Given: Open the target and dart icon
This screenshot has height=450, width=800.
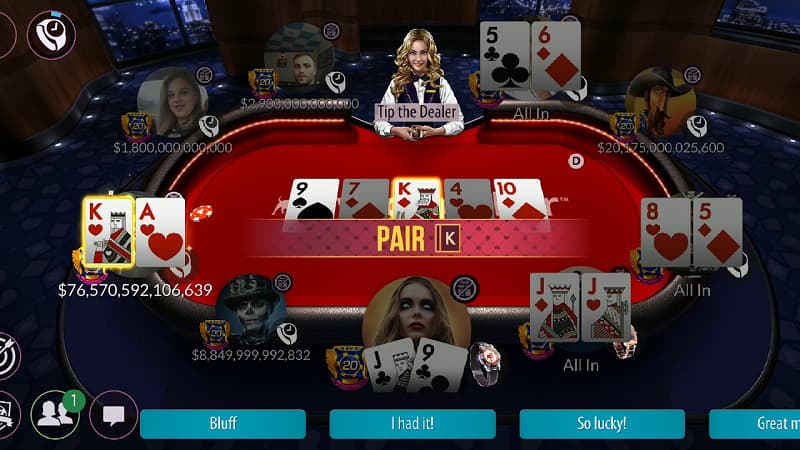Looking at the screenshot, I should (x=8, y=356).
